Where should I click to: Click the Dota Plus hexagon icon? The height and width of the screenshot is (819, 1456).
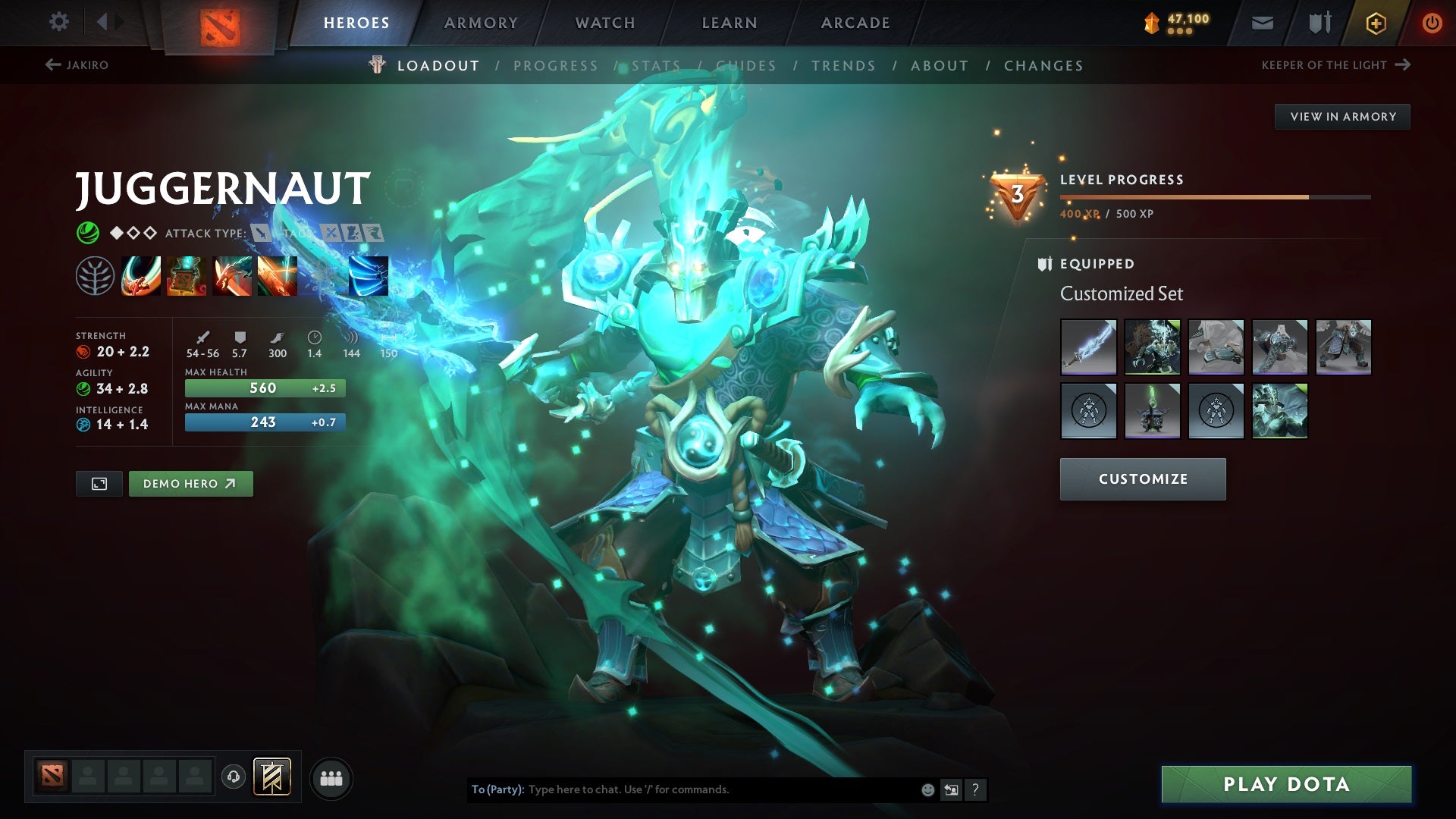(x=1376, y=22)
